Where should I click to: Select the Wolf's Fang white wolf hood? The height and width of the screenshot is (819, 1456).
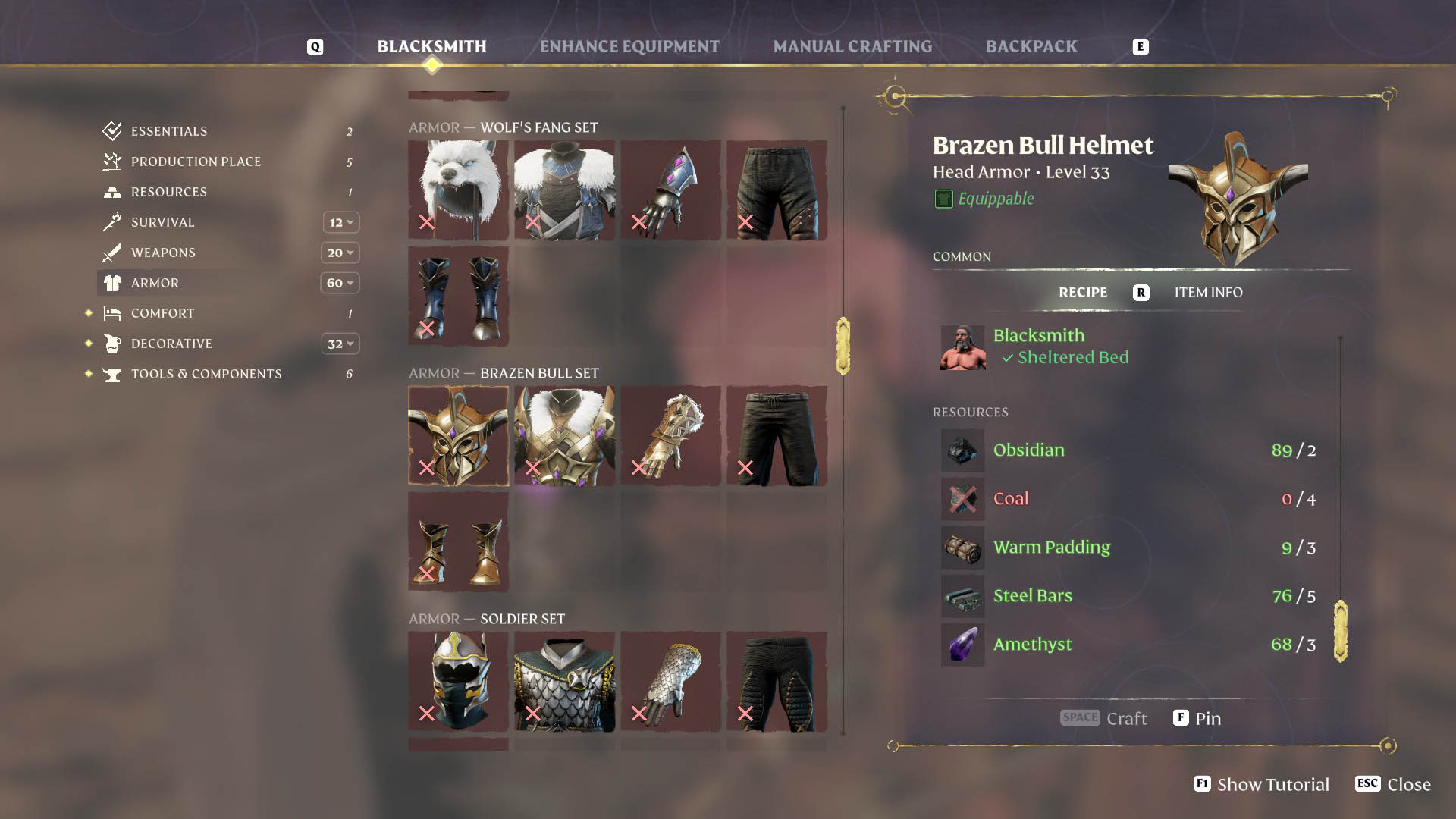coord(458,190)
